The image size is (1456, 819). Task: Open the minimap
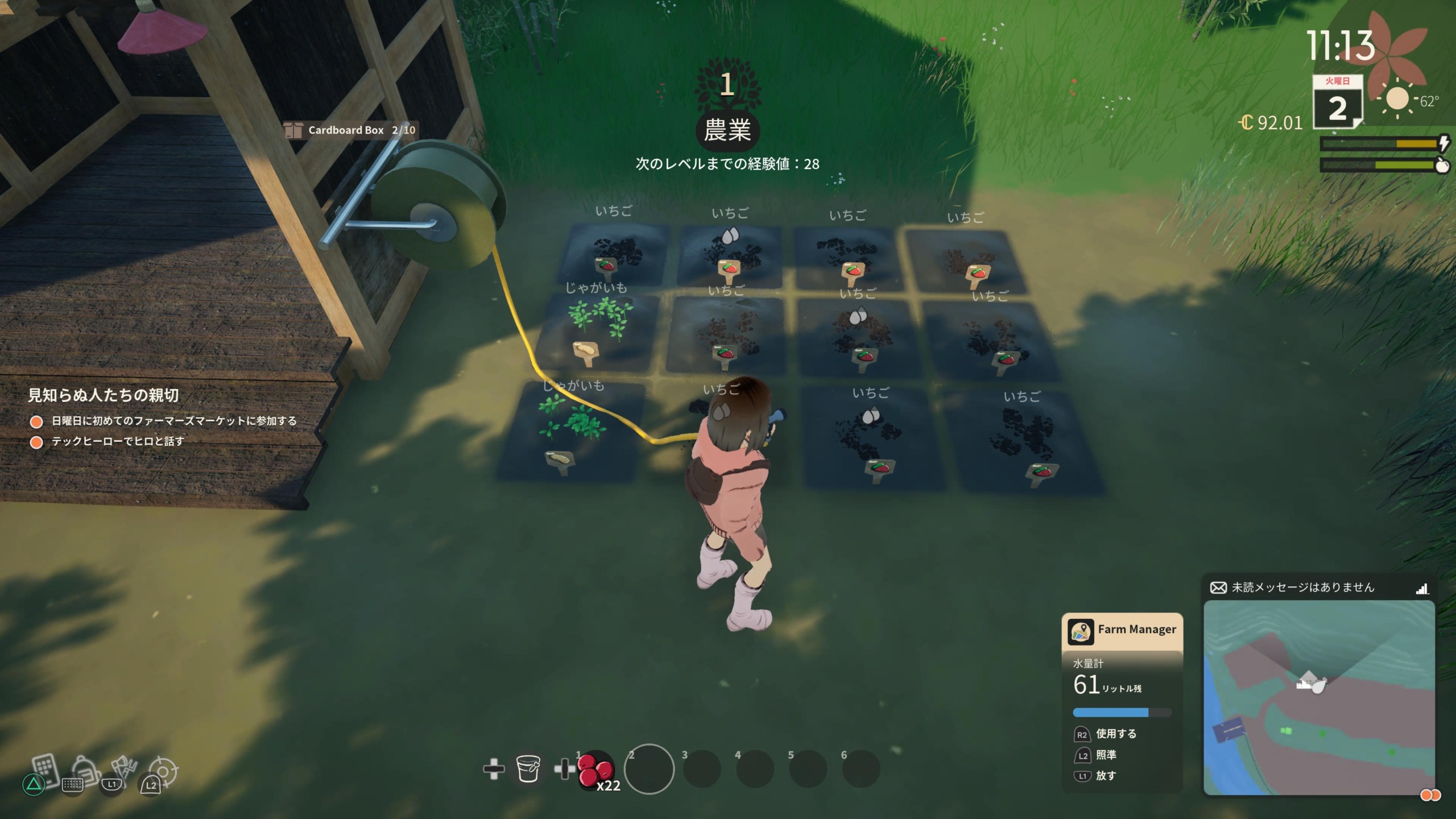tap(1318, 697)
